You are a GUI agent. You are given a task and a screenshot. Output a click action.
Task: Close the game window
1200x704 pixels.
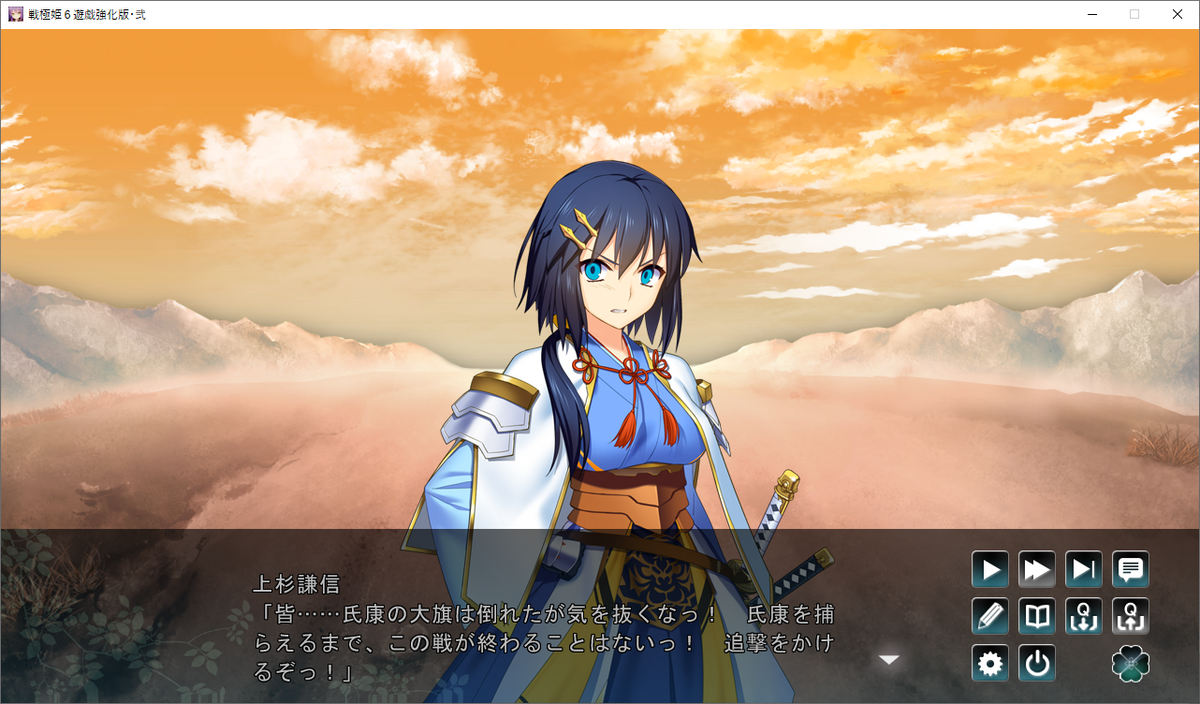tap(1176, 15)
